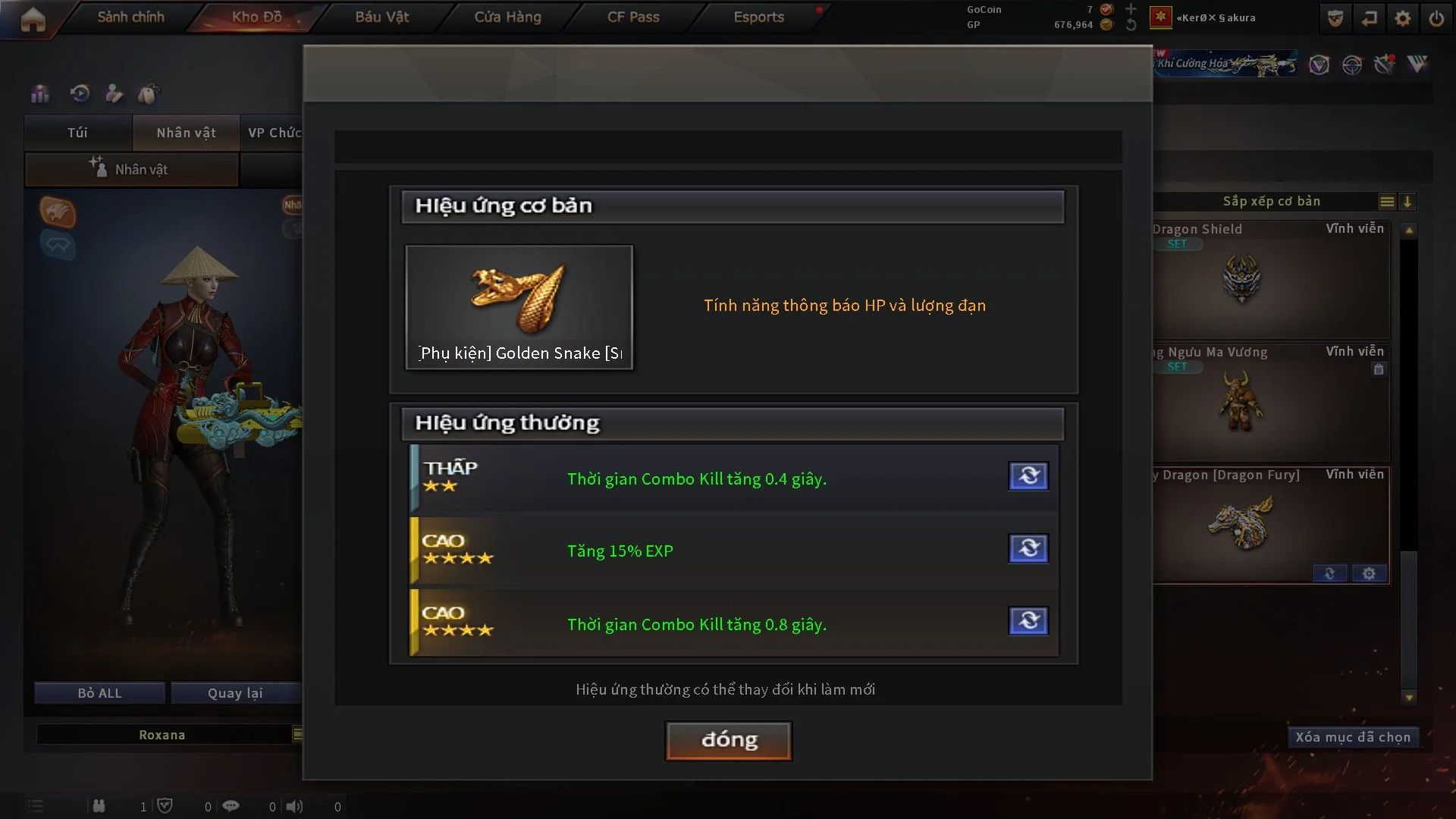Click the đóng button to close the dialog
The image size is (1456, 819).
pos(727,741)
